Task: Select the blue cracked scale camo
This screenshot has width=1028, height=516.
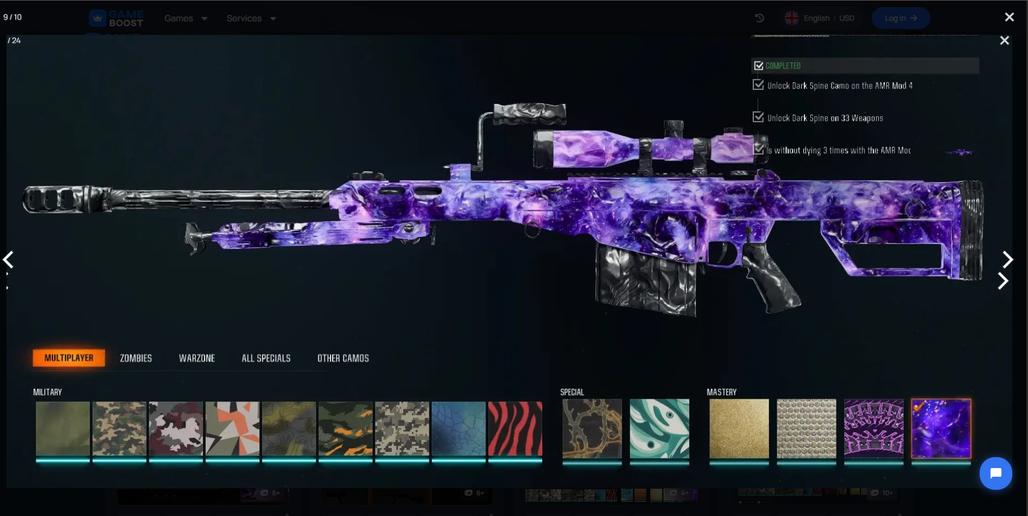Action: pos(458,429)
